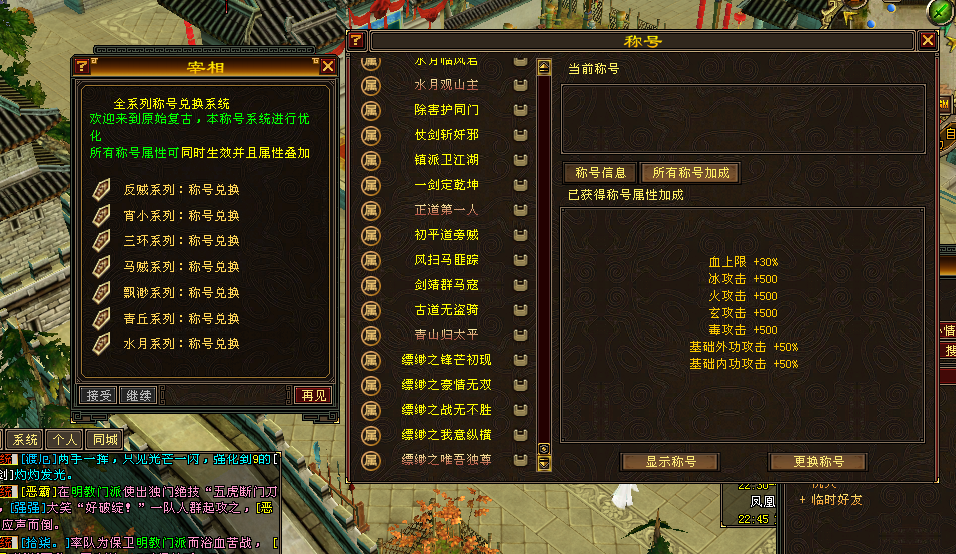
Task: Select 宵小系列 title exchange option
Action: [x=181, y=215]
